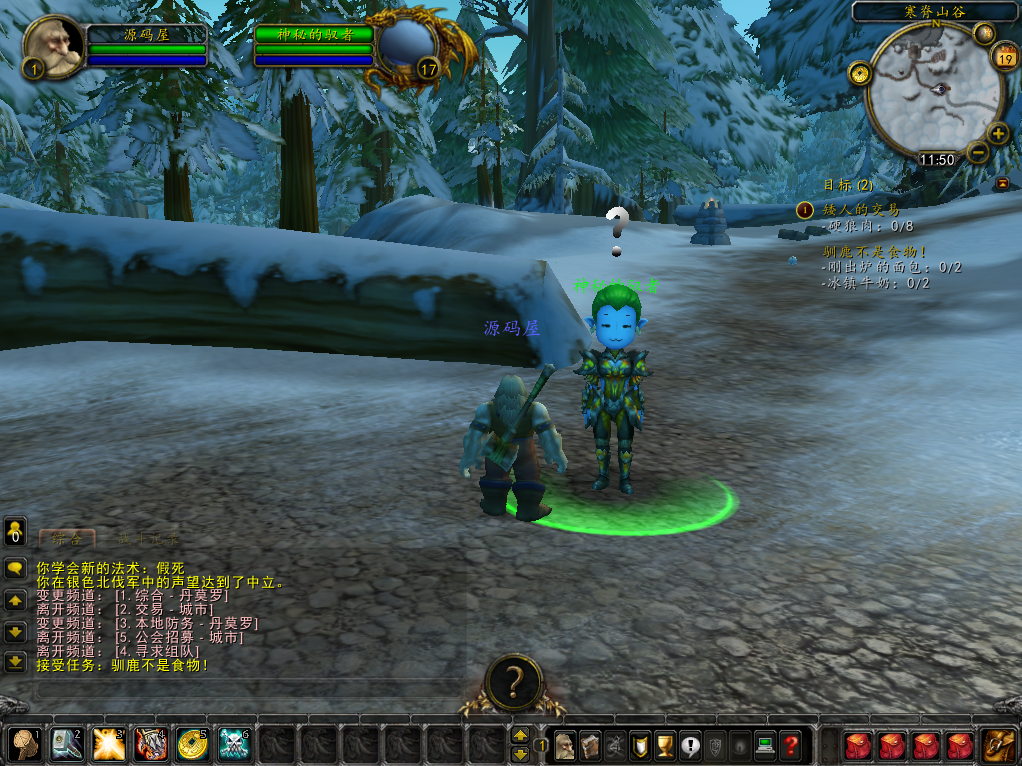
Task: Open the quest 矮人的交易 in tracker
Action: [861, 210]
